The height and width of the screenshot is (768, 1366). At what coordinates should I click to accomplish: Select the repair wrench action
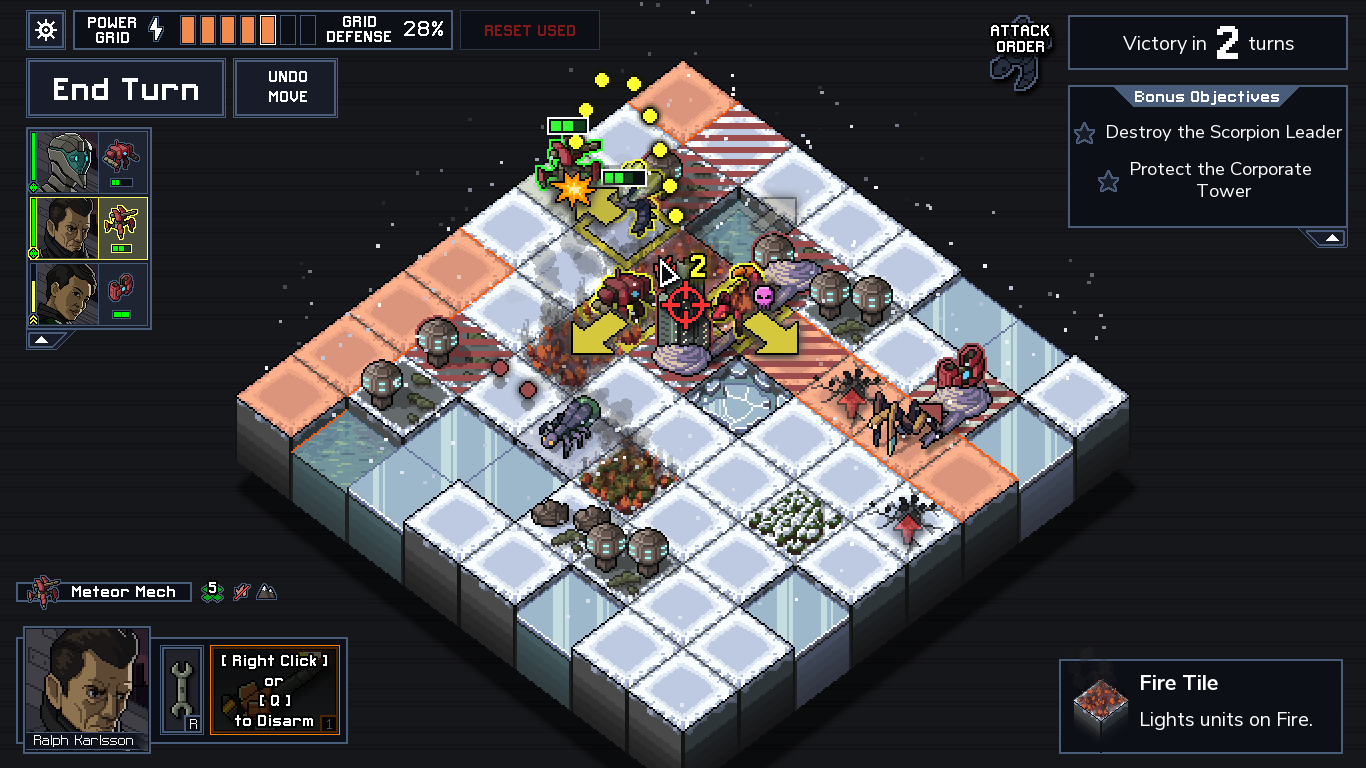click(180, 690)
